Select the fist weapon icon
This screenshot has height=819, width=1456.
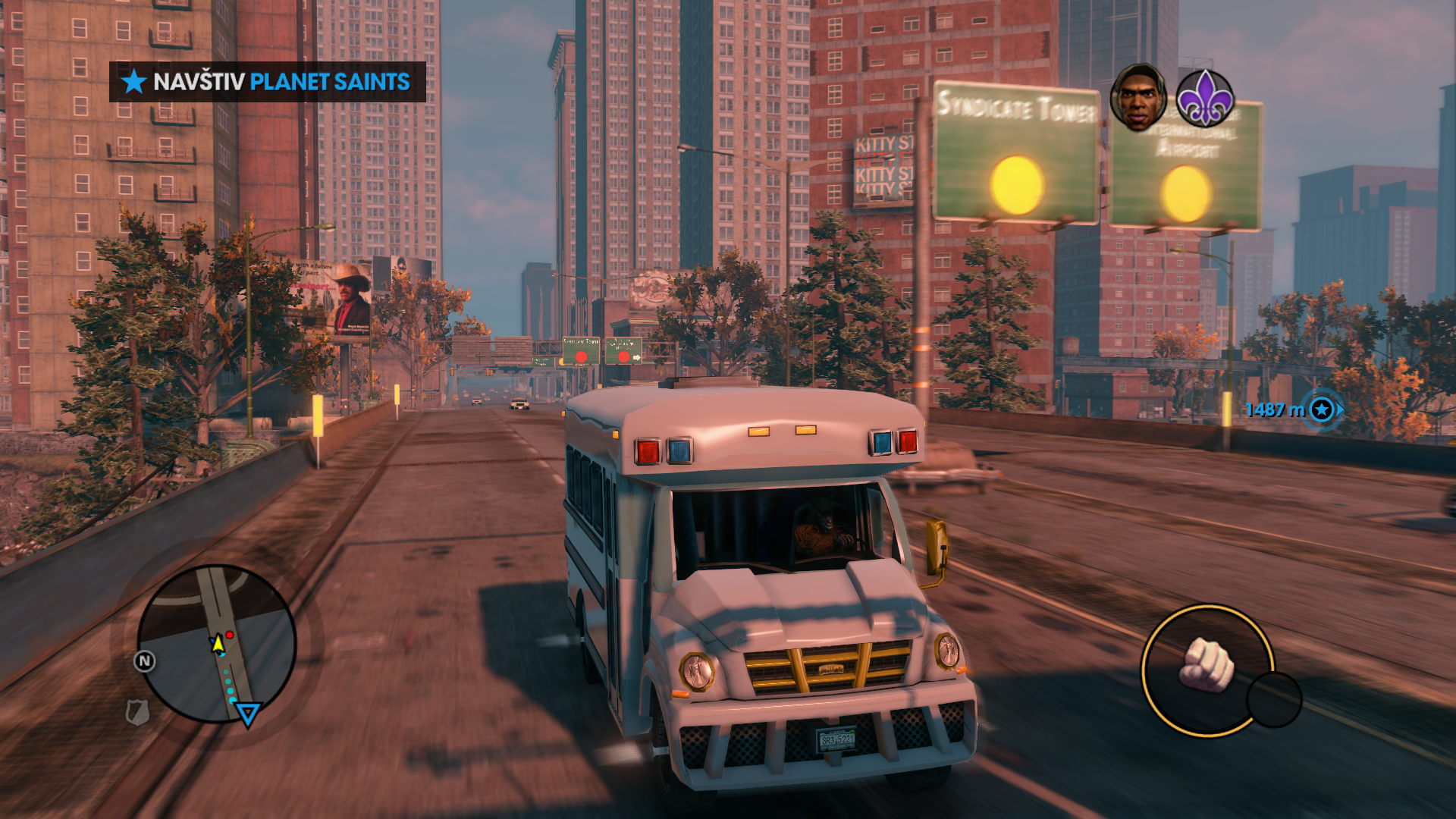(1207, 667)
